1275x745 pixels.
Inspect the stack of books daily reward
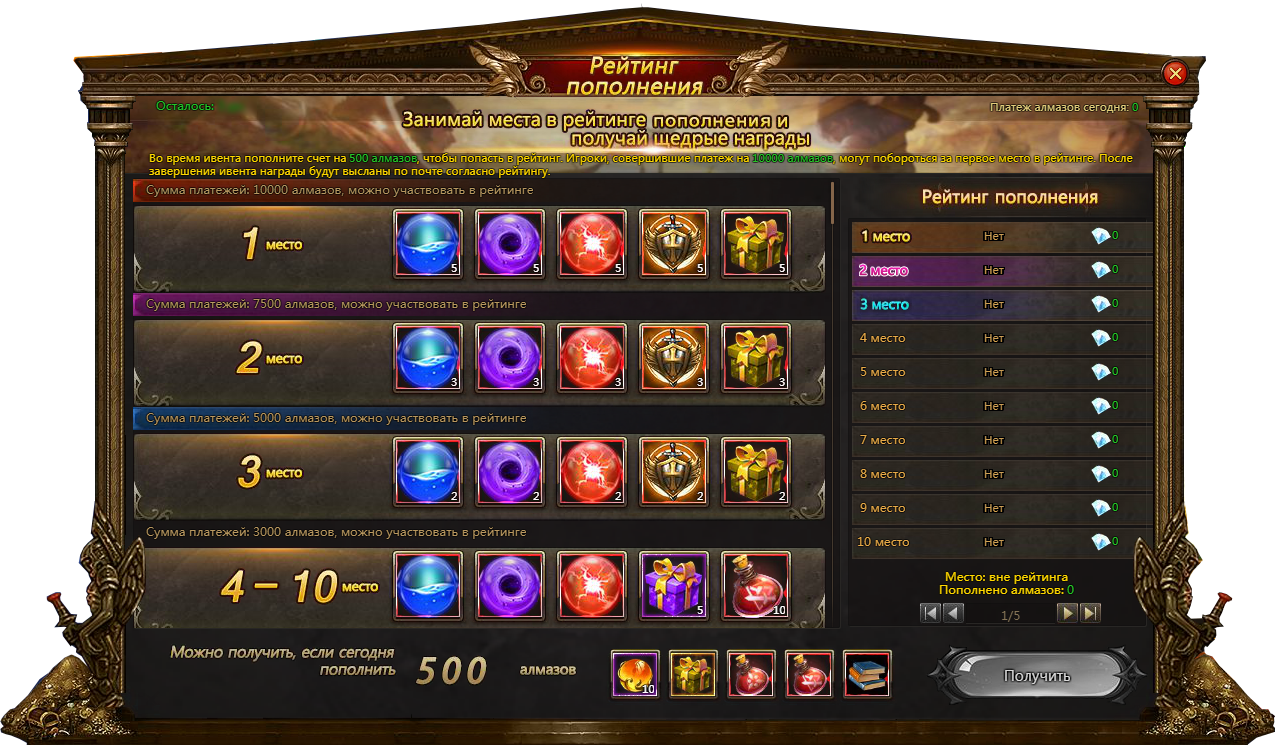point(867,674)
